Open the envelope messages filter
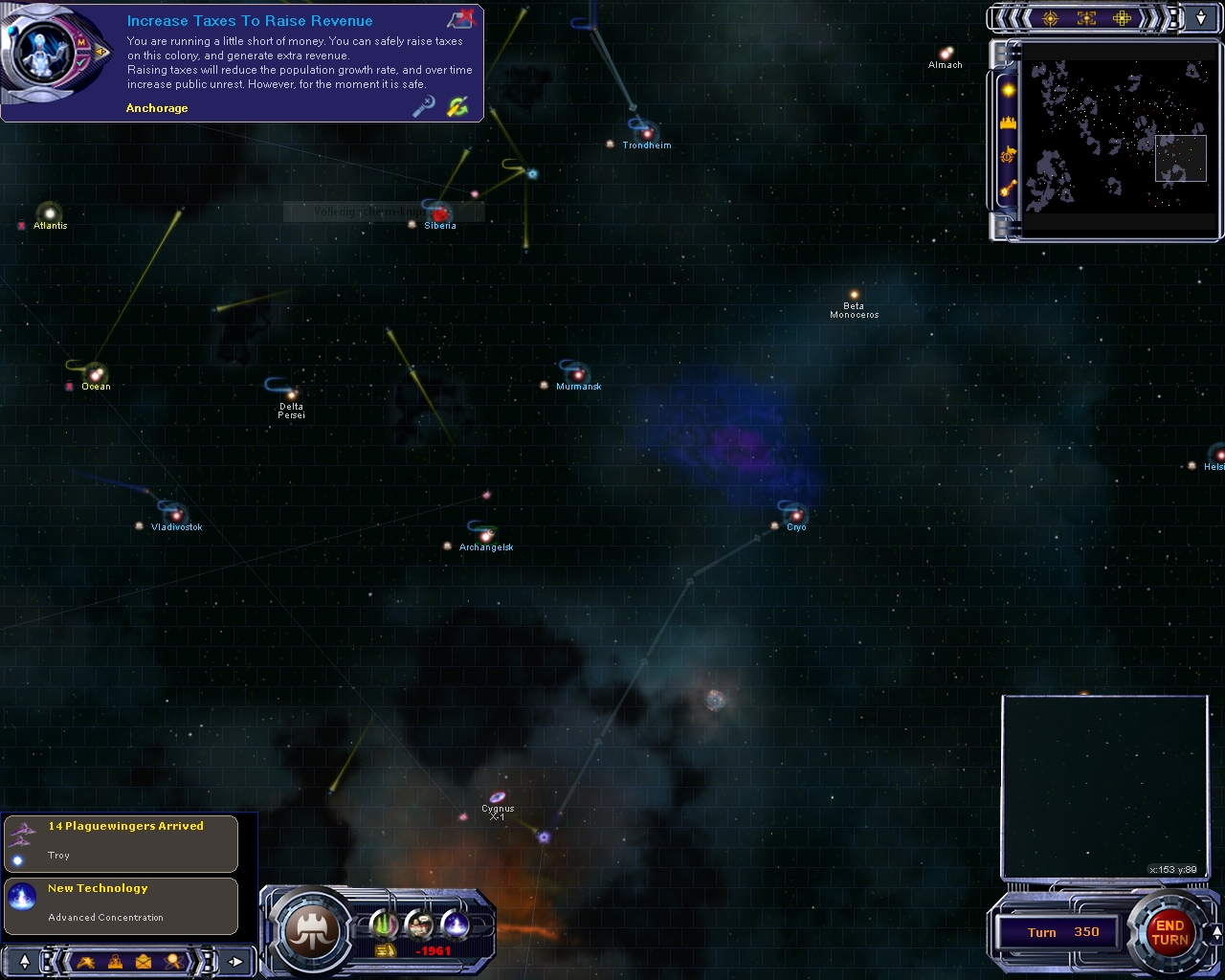The height and width of the screenshot is (980, 1225). coord(144,961)
